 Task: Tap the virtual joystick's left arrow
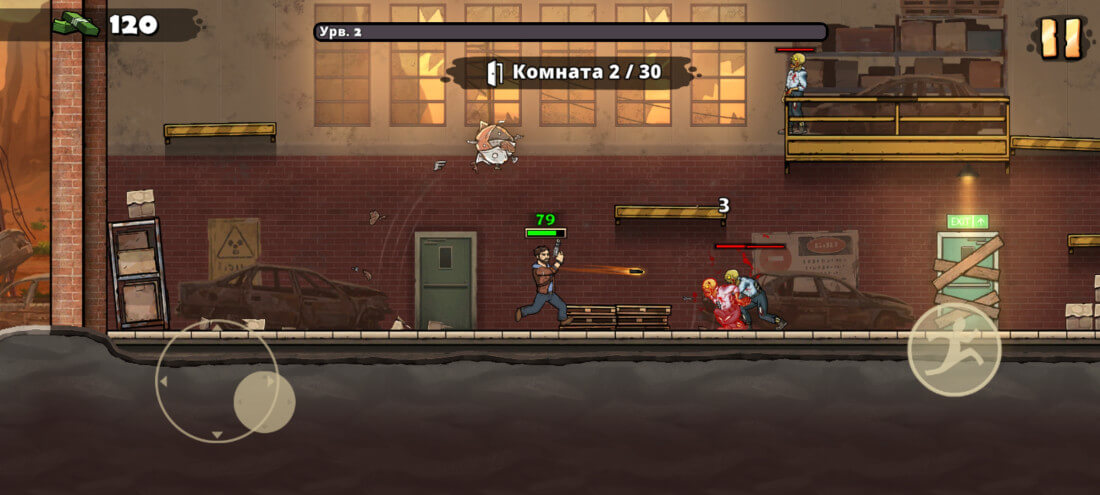pyautogui.click(x=163, y=382)
